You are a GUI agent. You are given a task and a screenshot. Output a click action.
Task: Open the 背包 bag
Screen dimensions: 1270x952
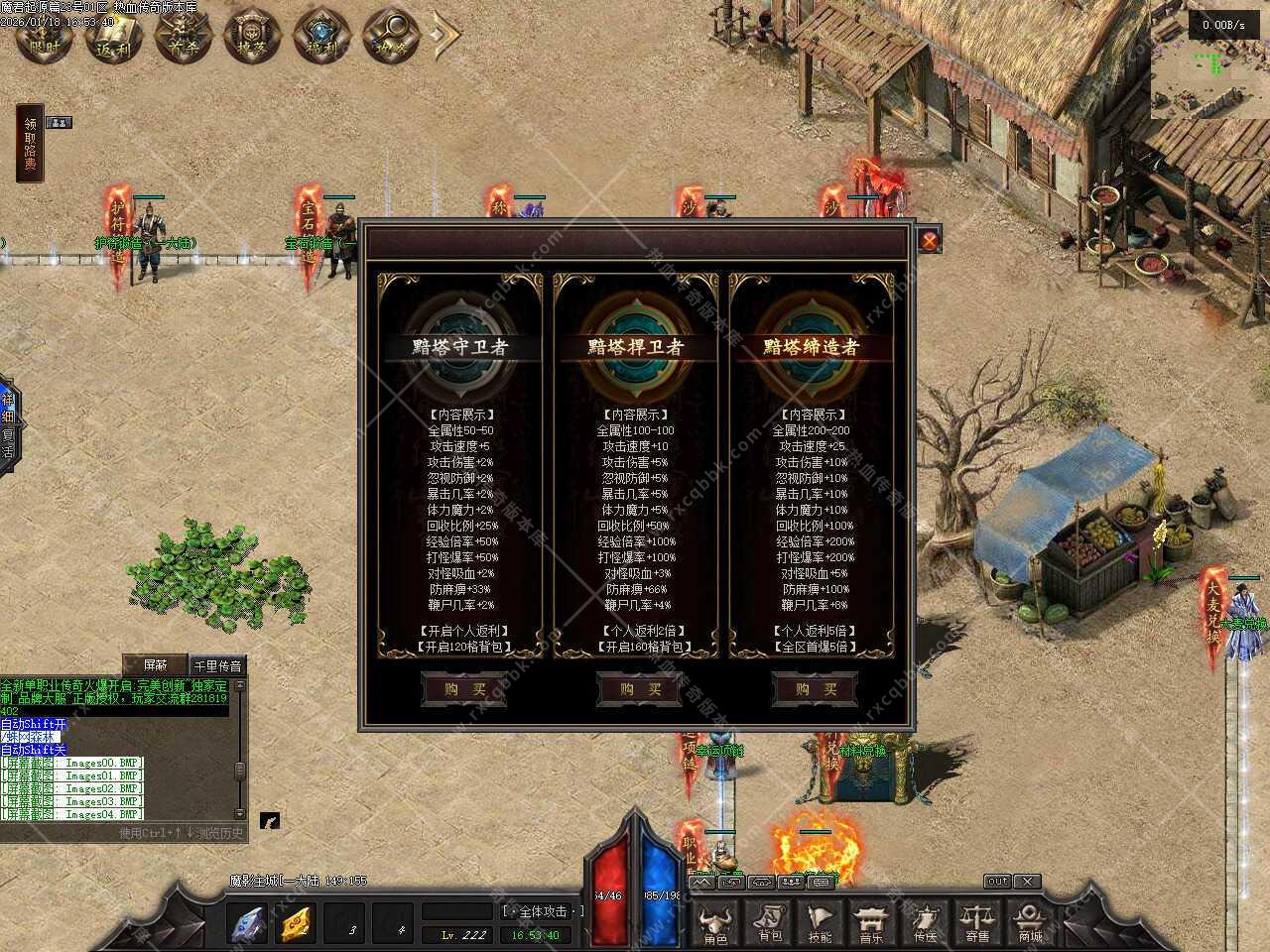click(x=770, y=923)
